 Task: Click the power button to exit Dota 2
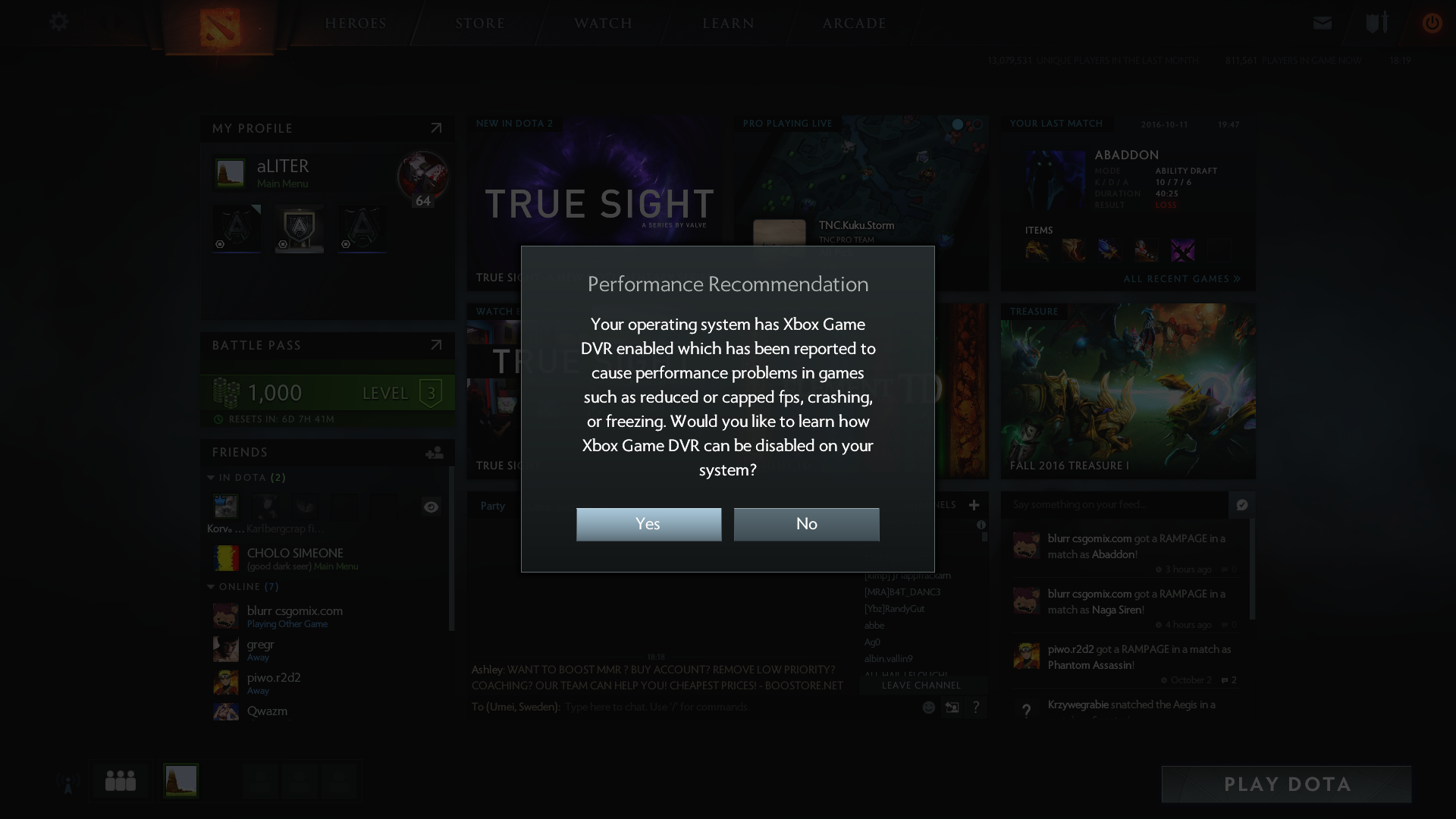[1432, 23]
